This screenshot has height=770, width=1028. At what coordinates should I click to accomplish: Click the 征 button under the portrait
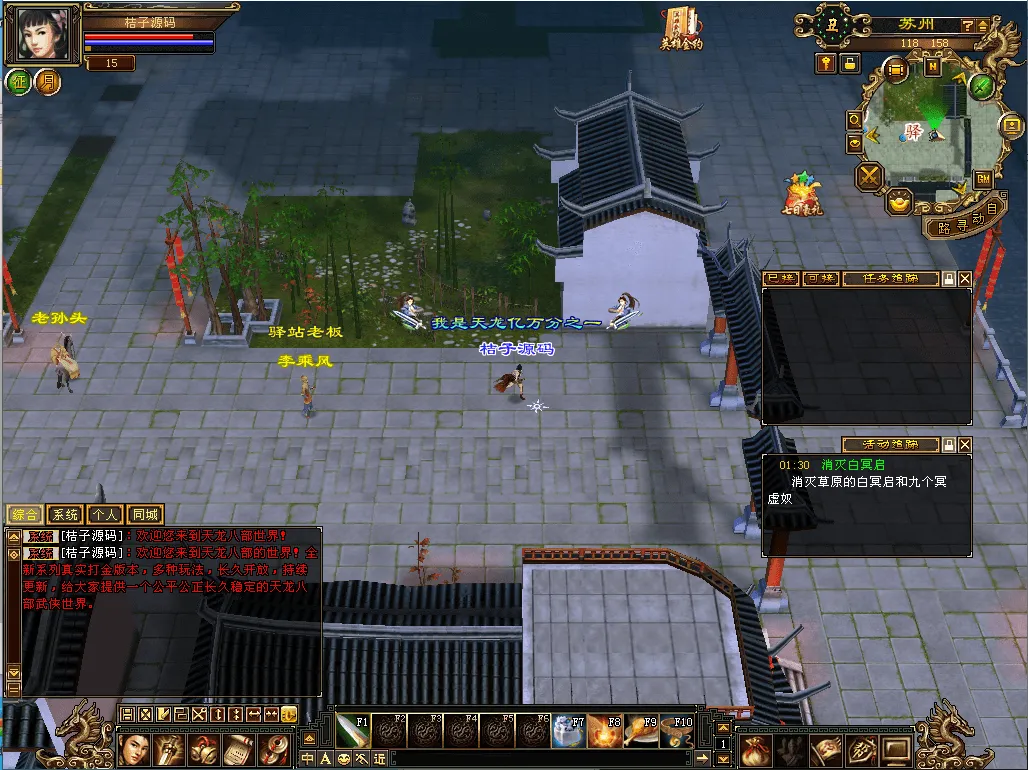19,82
